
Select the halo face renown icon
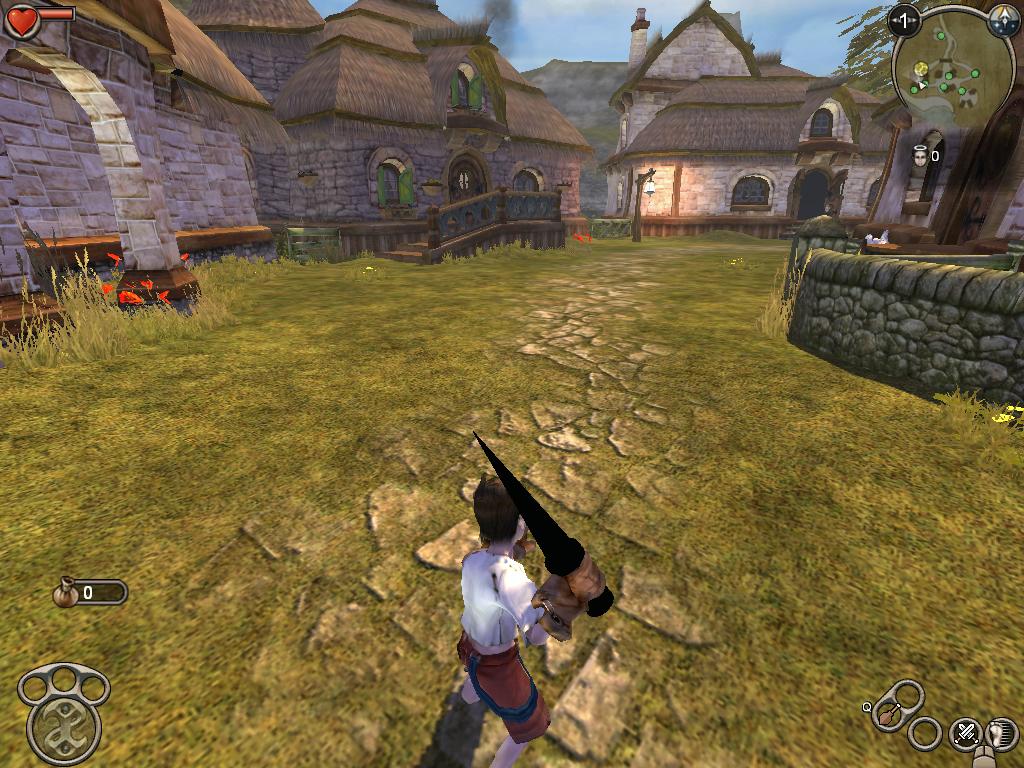coord(919,155)
